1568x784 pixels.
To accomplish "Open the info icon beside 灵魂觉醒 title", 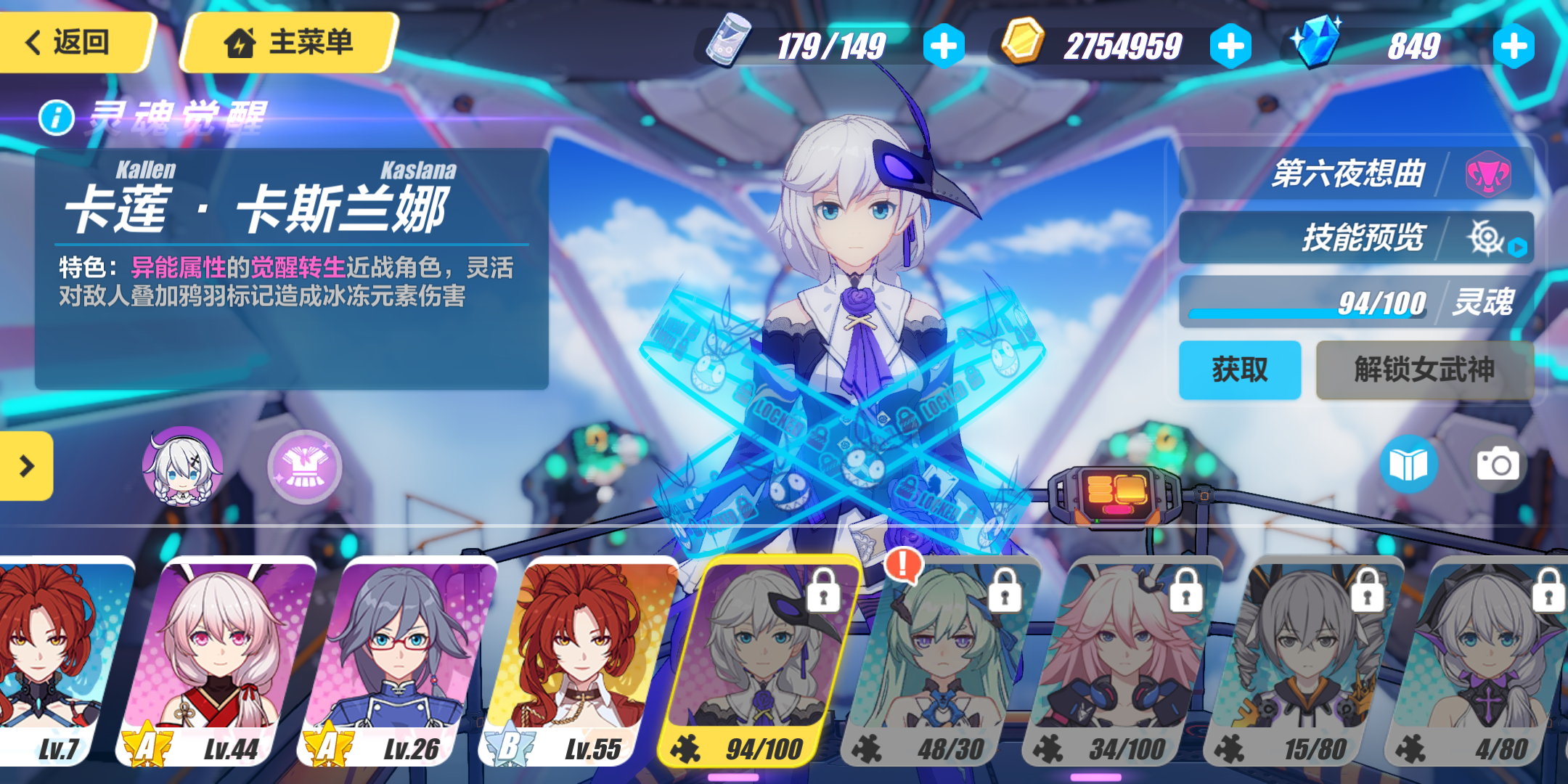I will [x=57, y=116].
